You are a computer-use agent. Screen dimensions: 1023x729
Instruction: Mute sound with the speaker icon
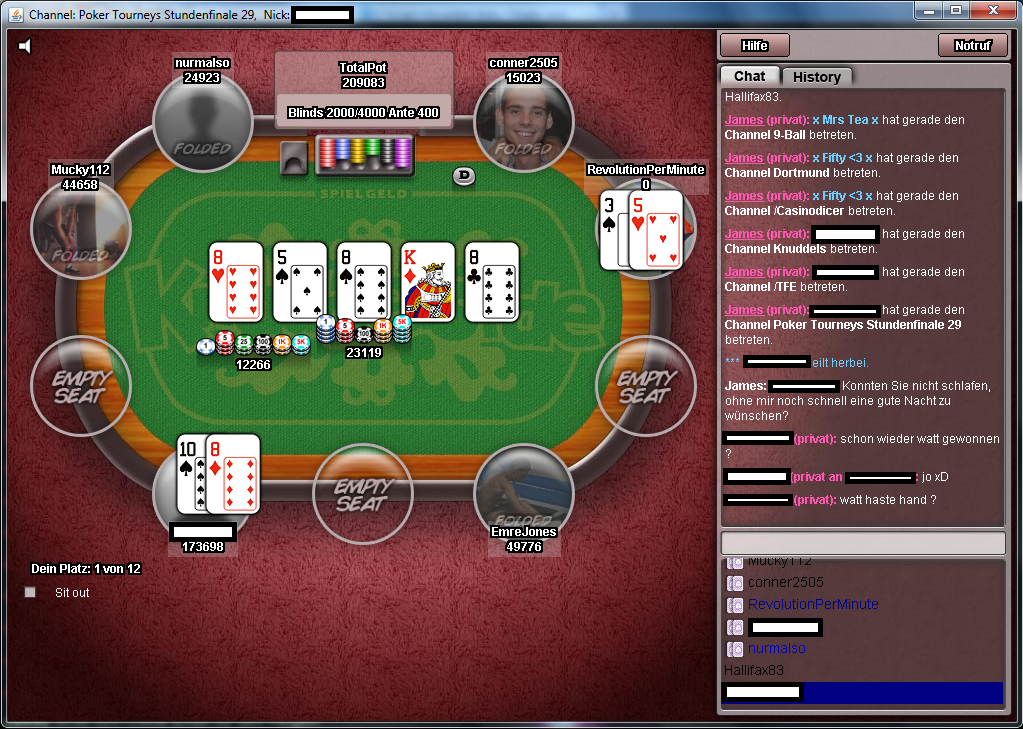[25, 46]
